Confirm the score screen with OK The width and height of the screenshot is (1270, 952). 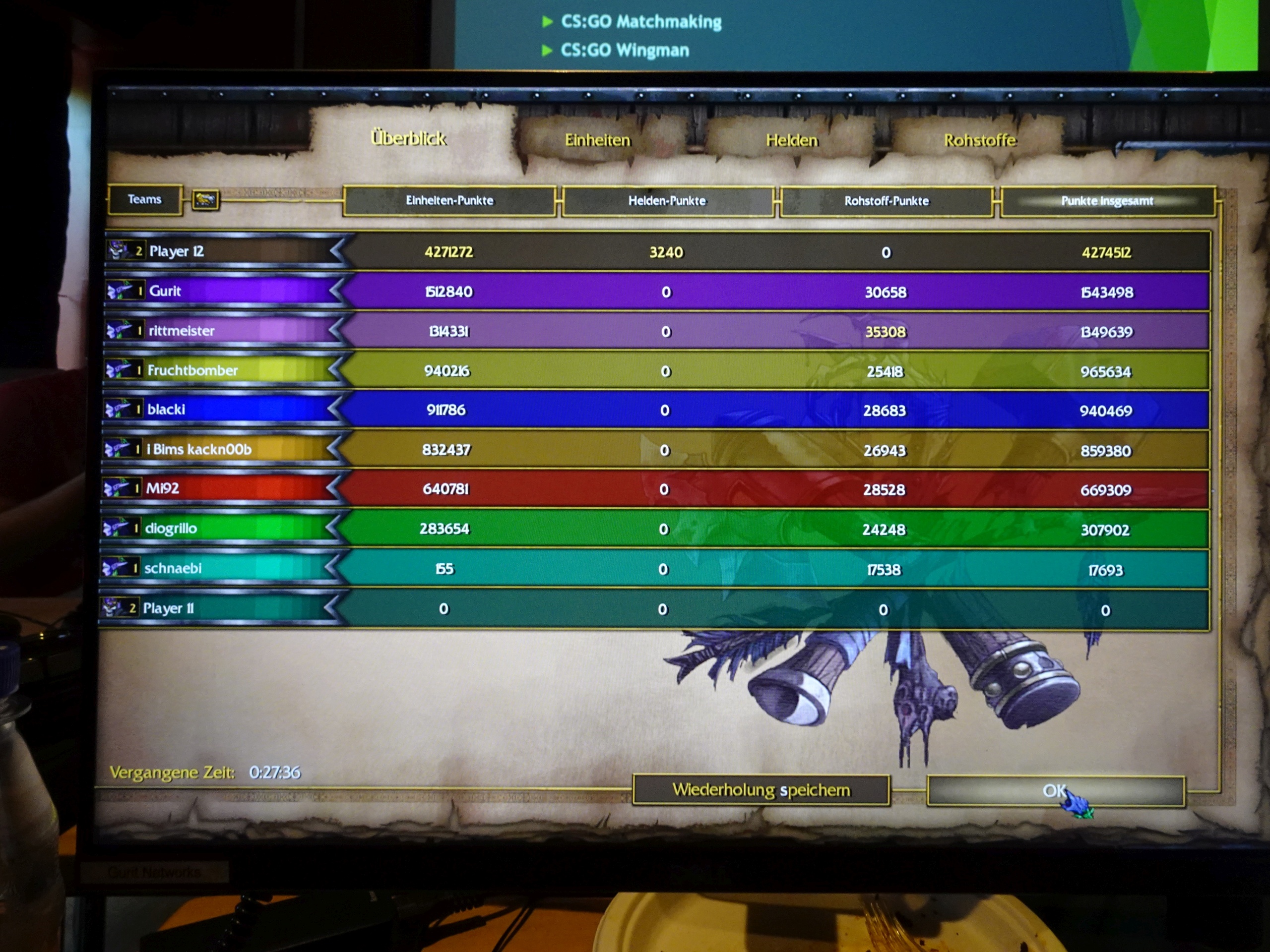(x=1054, y=791)
